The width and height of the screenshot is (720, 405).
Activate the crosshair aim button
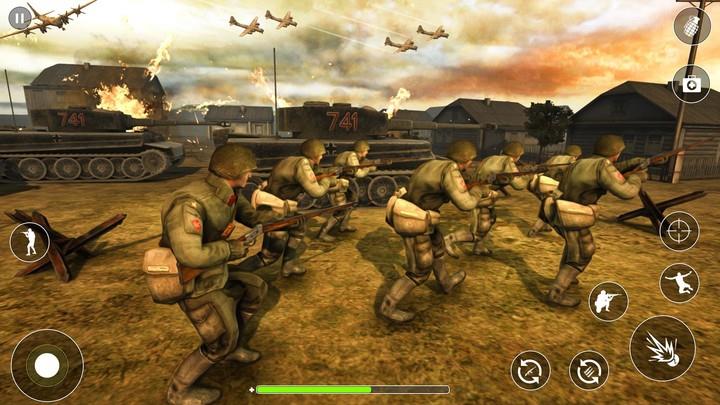(679, 231)
